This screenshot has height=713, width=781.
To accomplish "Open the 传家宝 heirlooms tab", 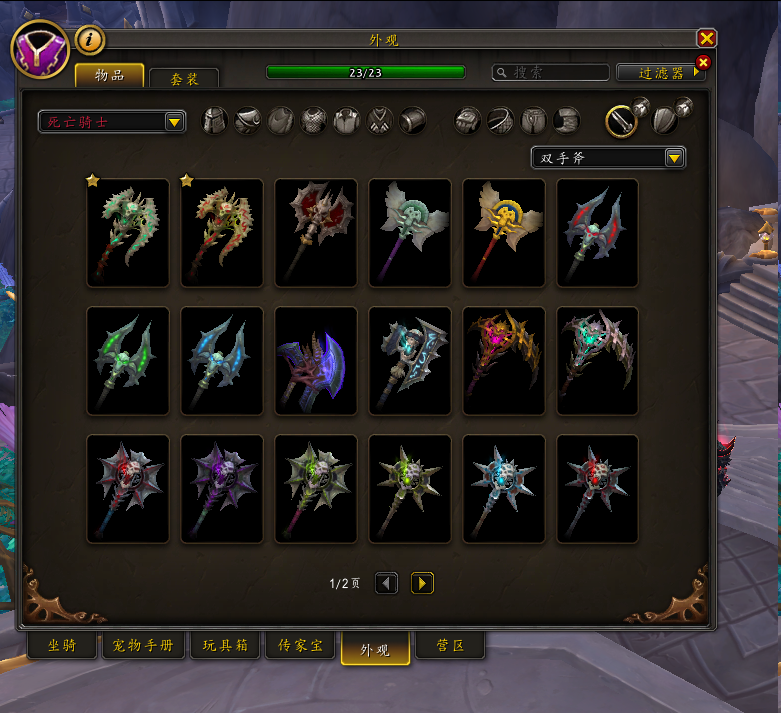I will click(301, 646).
